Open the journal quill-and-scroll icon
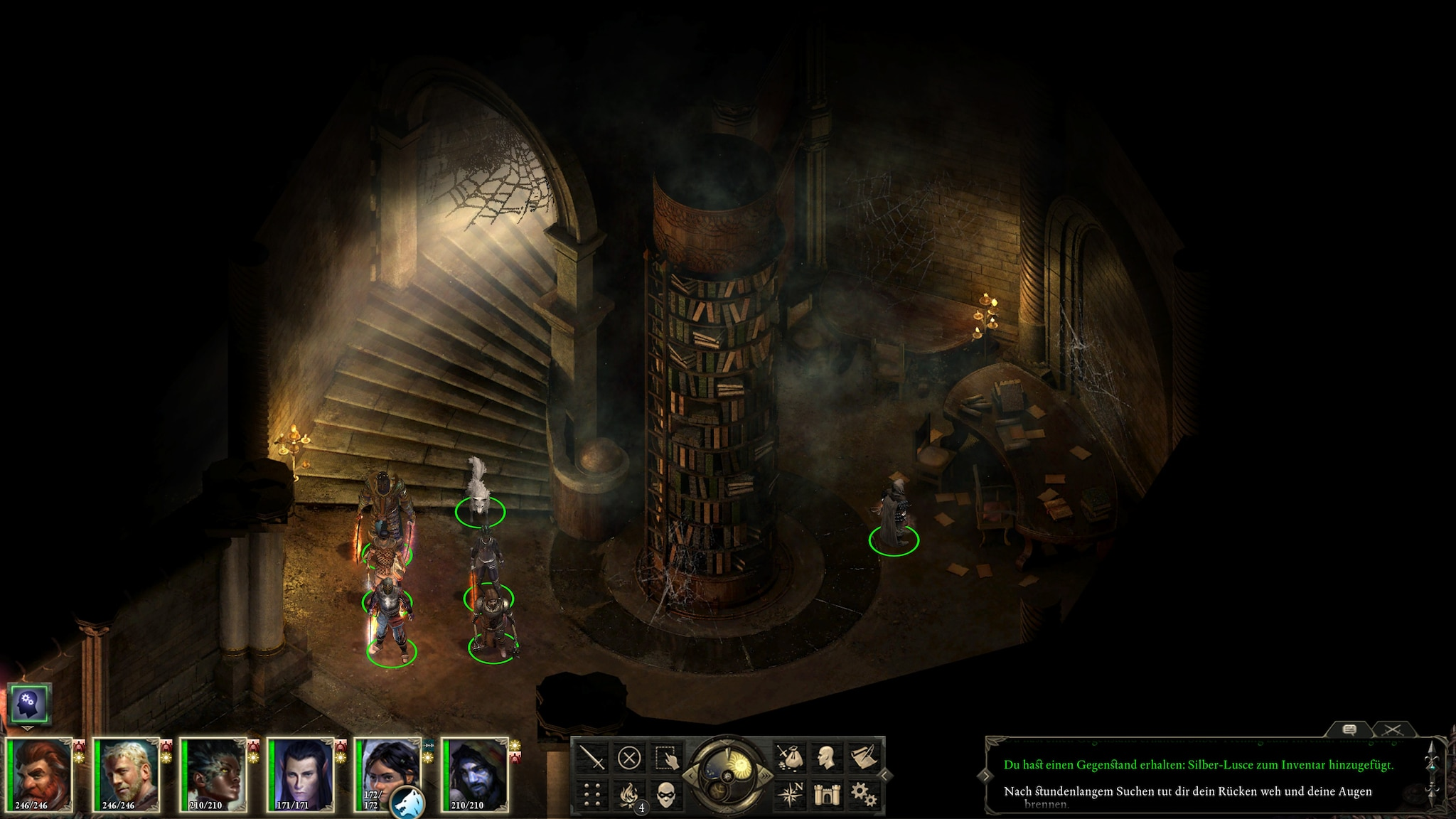1456x819 pixels. (862, 758)
